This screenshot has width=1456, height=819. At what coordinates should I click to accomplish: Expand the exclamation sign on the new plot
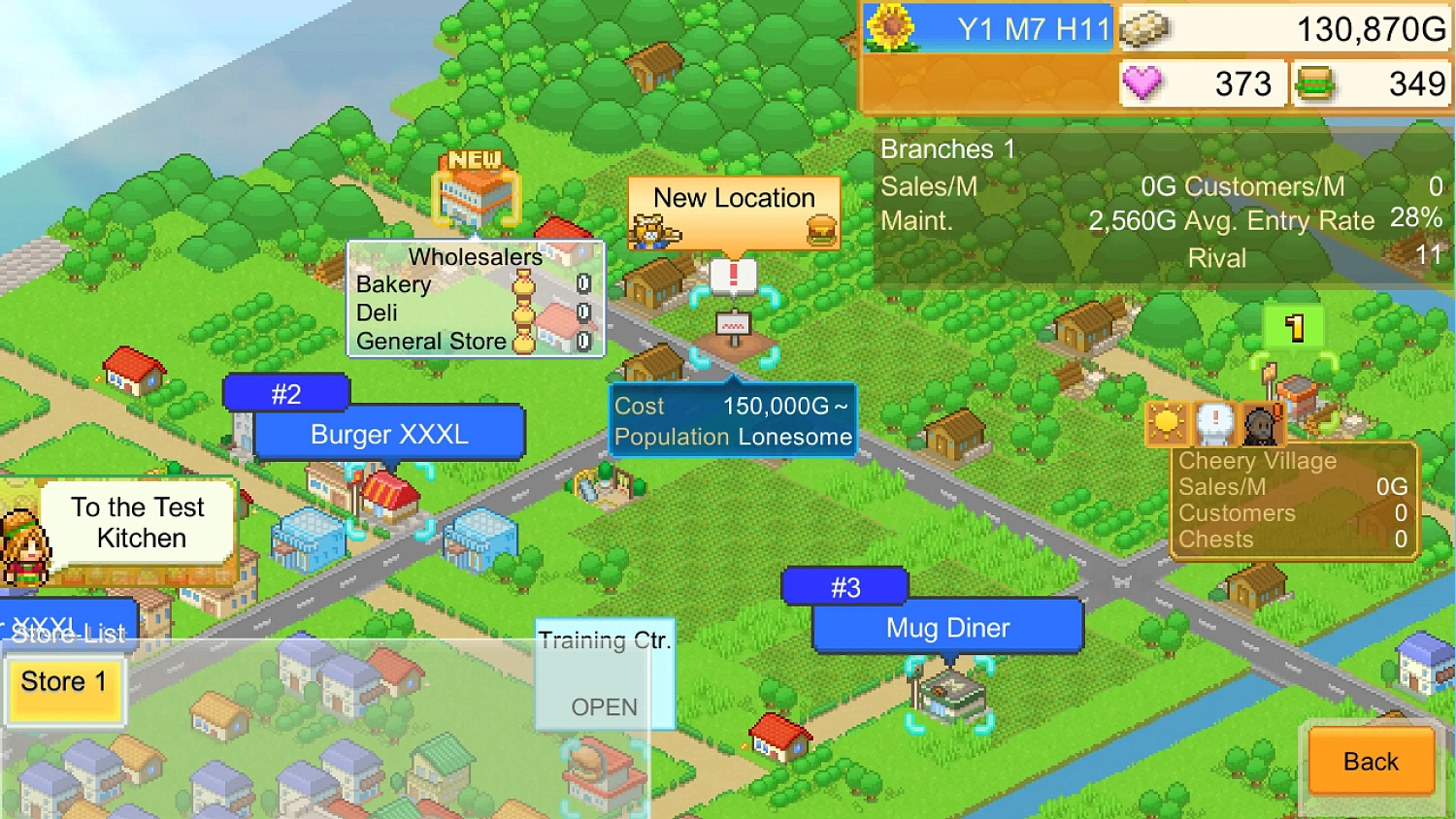734,275
